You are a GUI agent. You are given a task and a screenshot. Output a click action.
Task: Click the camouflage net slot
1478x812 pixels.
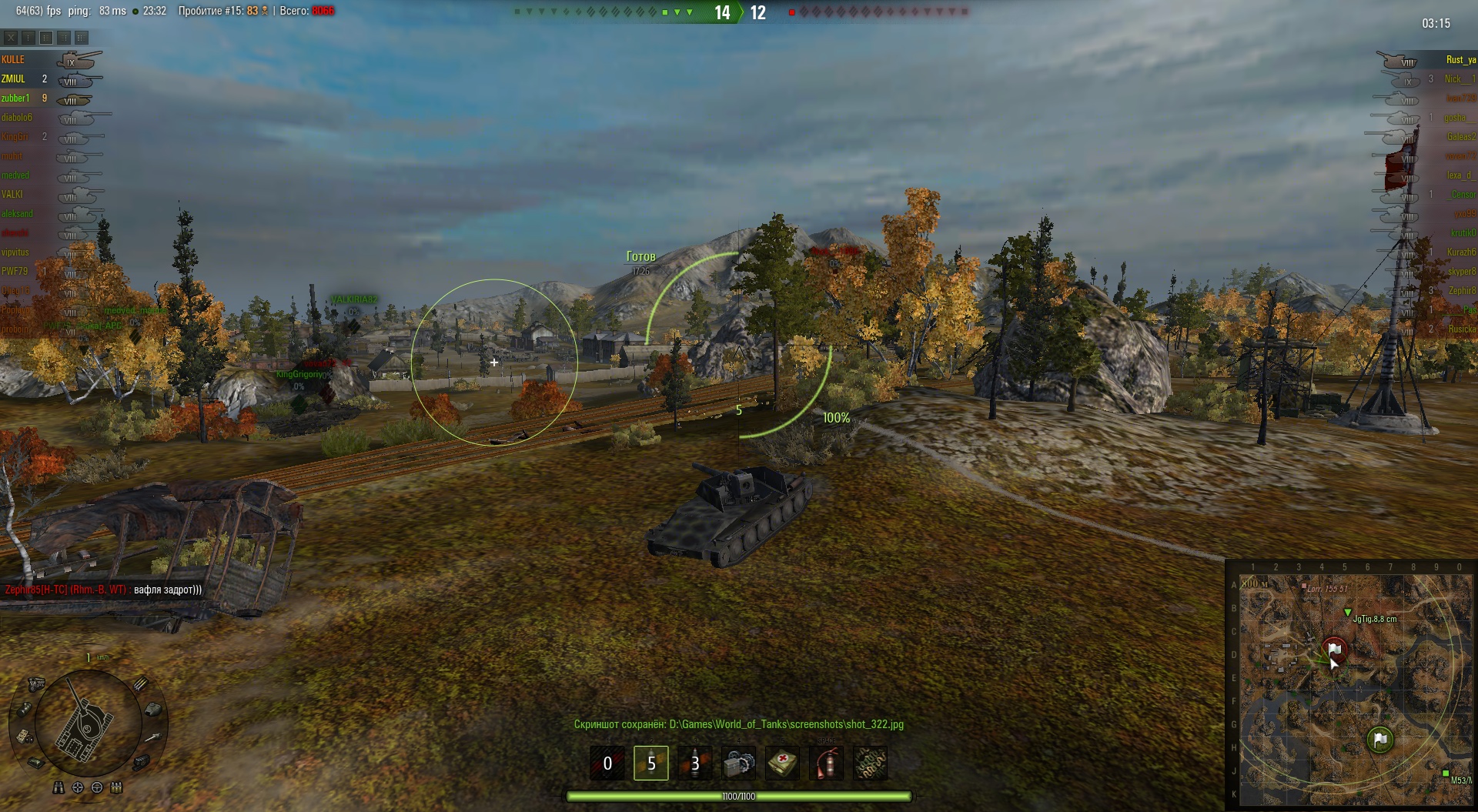870,763
